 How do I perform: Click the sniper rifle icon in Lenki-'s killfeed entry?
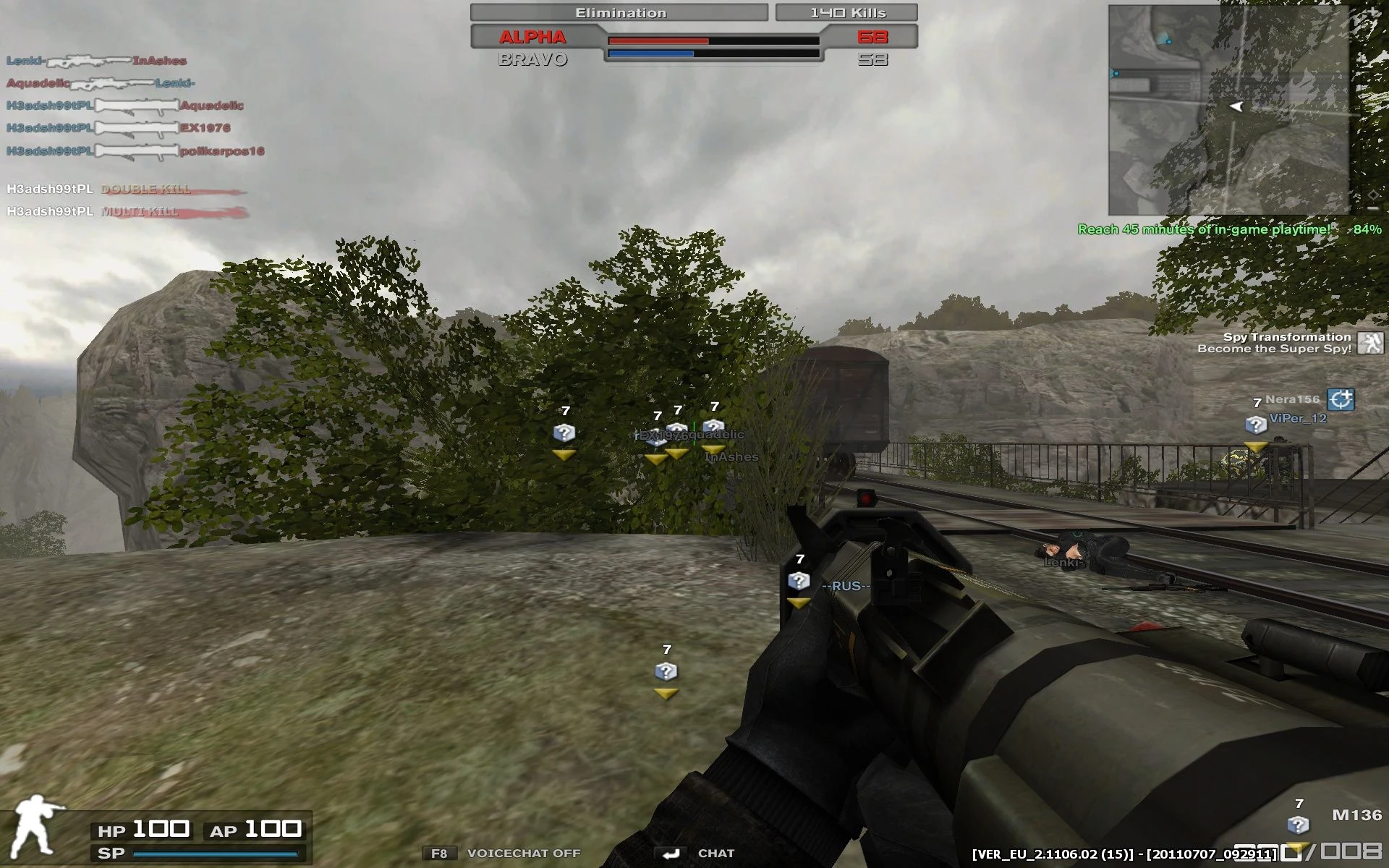[x=90, y=61]
